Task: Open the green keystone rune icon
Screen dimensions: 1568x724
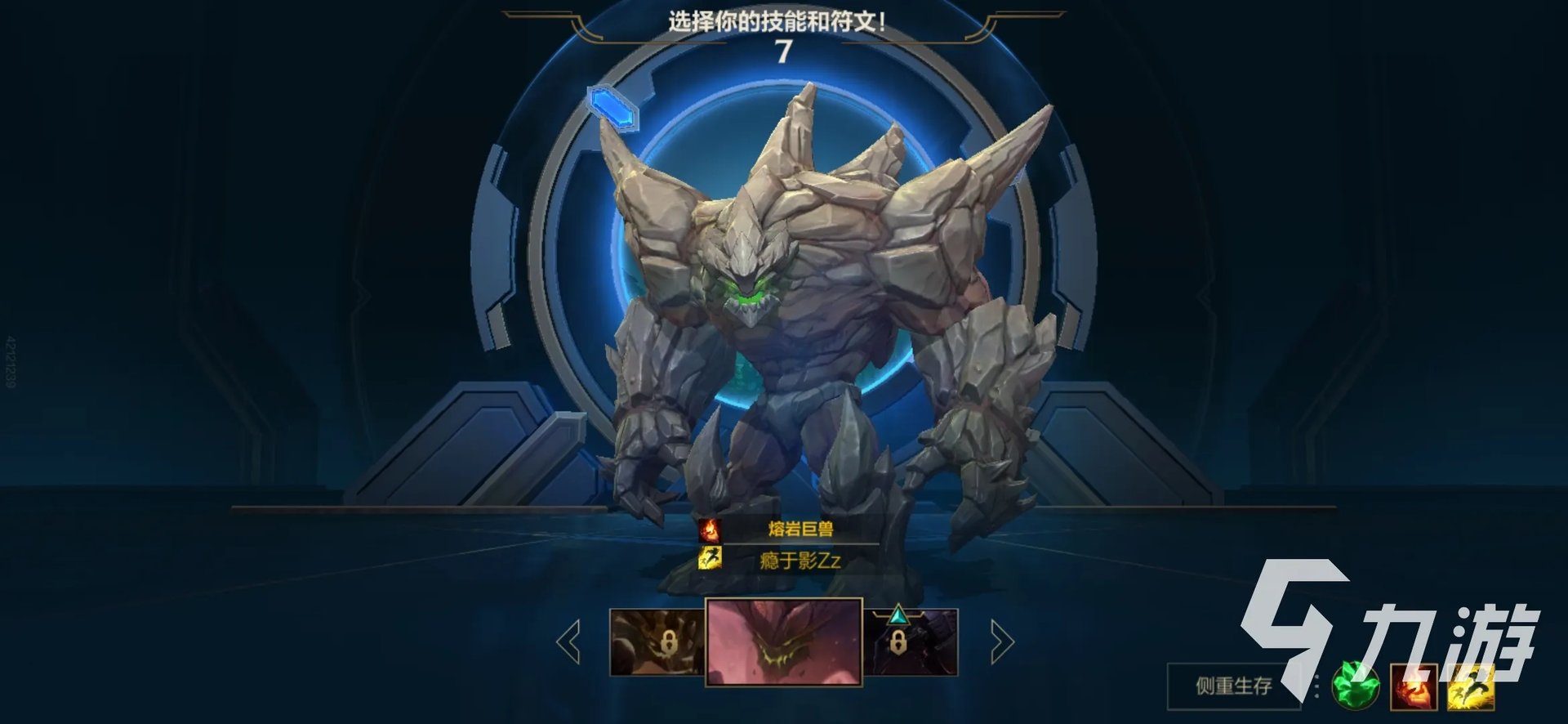Action: (1356, 686)
